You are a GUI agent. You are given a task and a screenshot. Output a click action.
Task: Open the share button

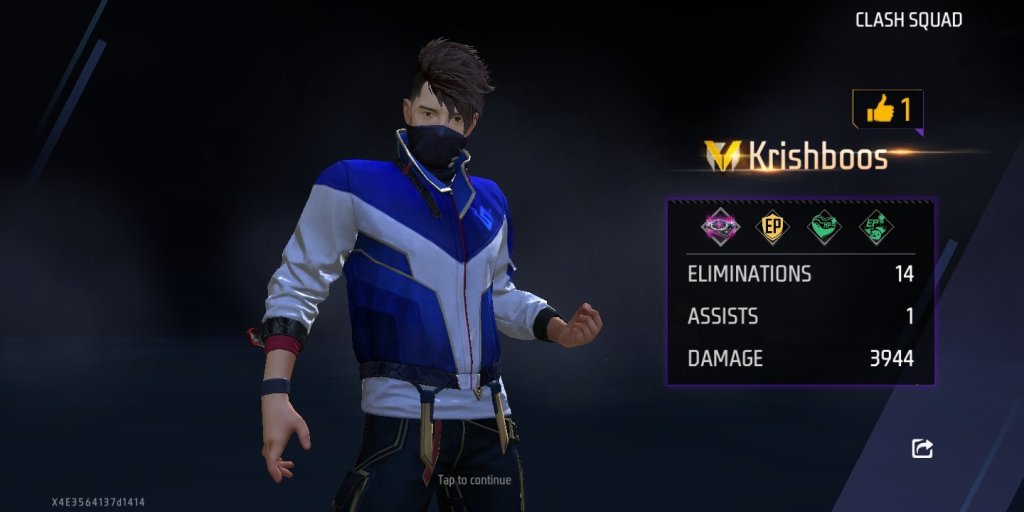click(922, 449)
